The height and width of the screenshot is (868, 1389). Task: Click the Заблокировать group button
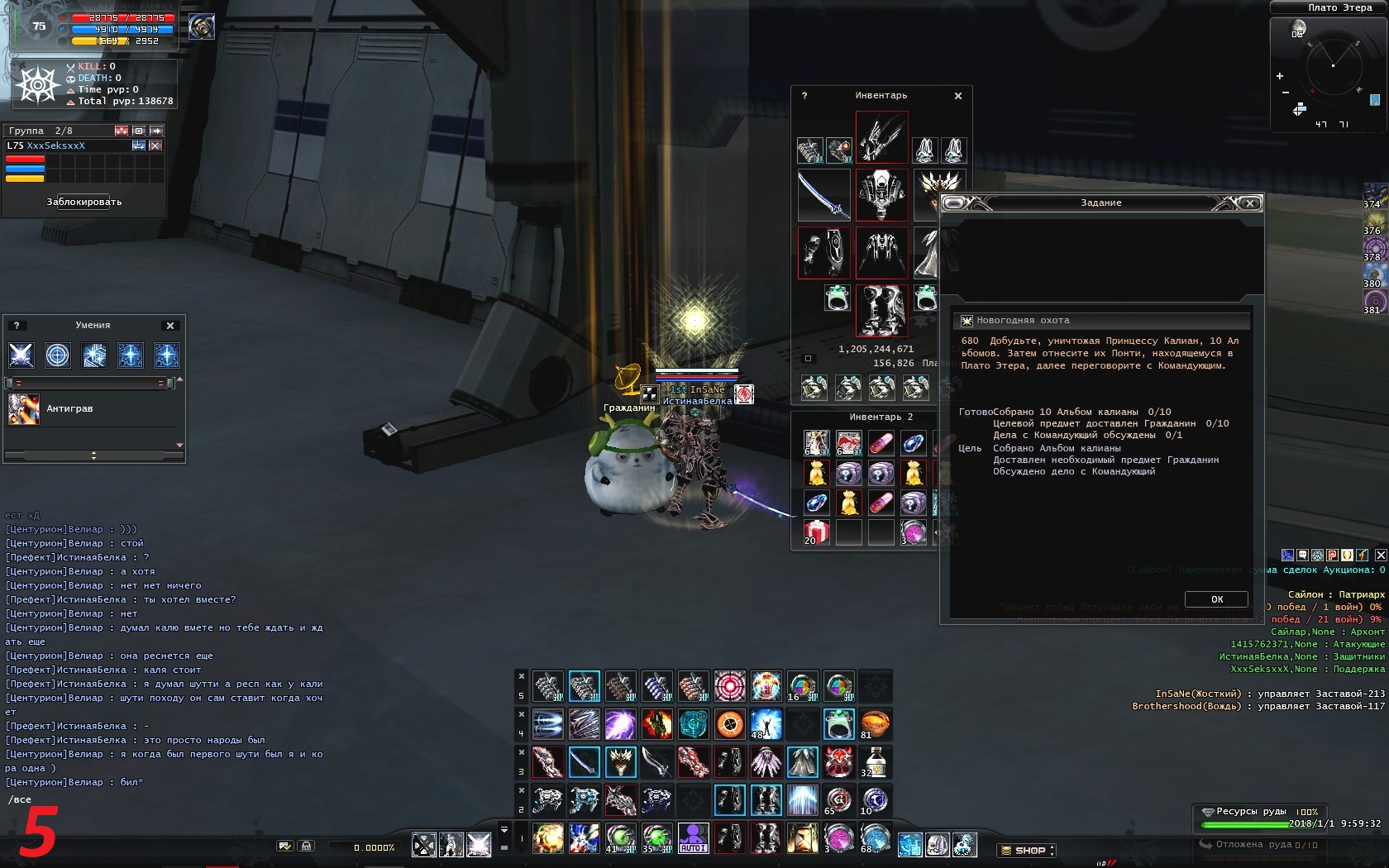click(x=84, y=202)
